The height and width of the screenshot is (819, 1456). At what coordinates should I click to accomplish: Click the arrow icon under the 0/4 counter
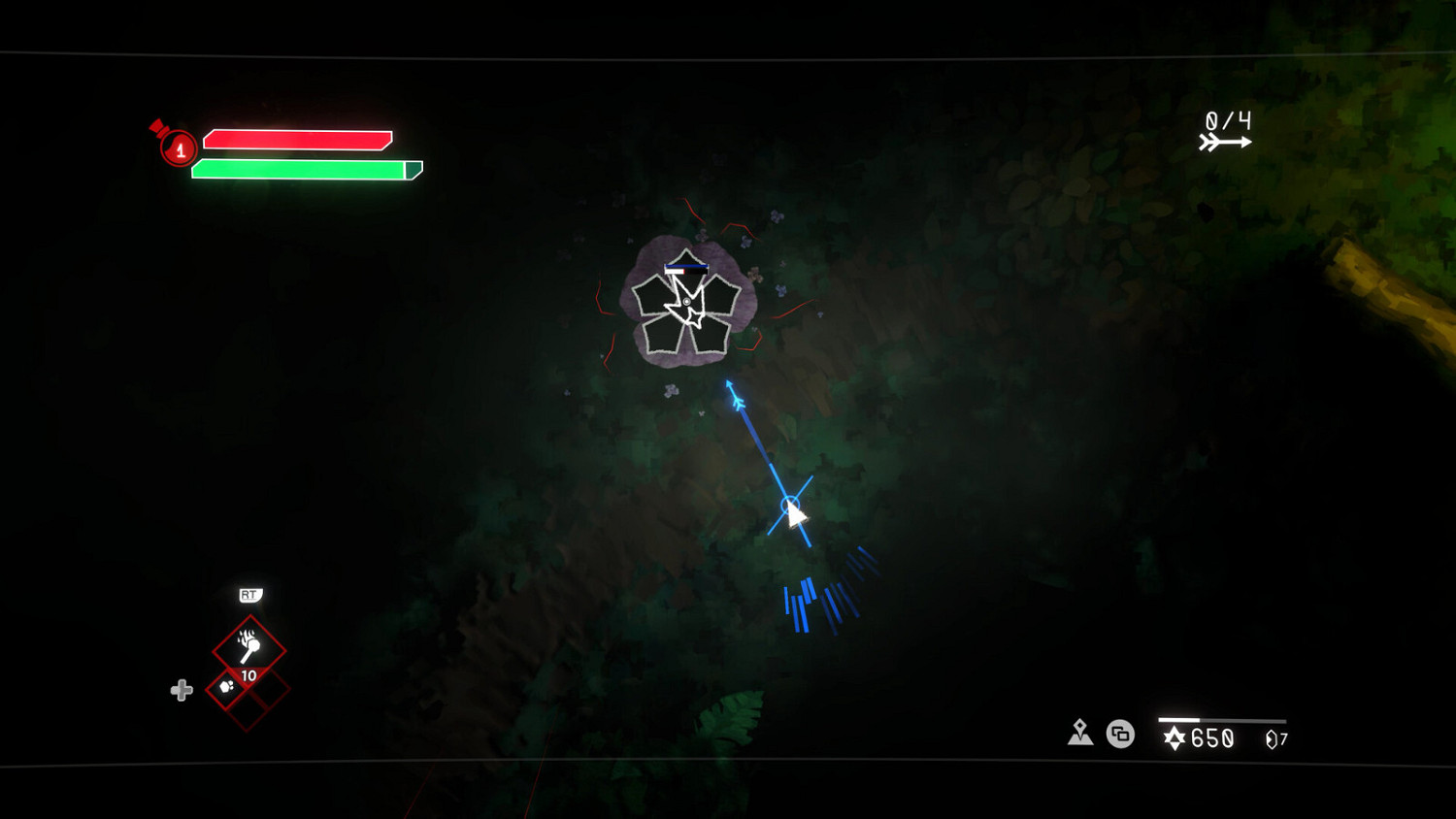pos(1227,140)
